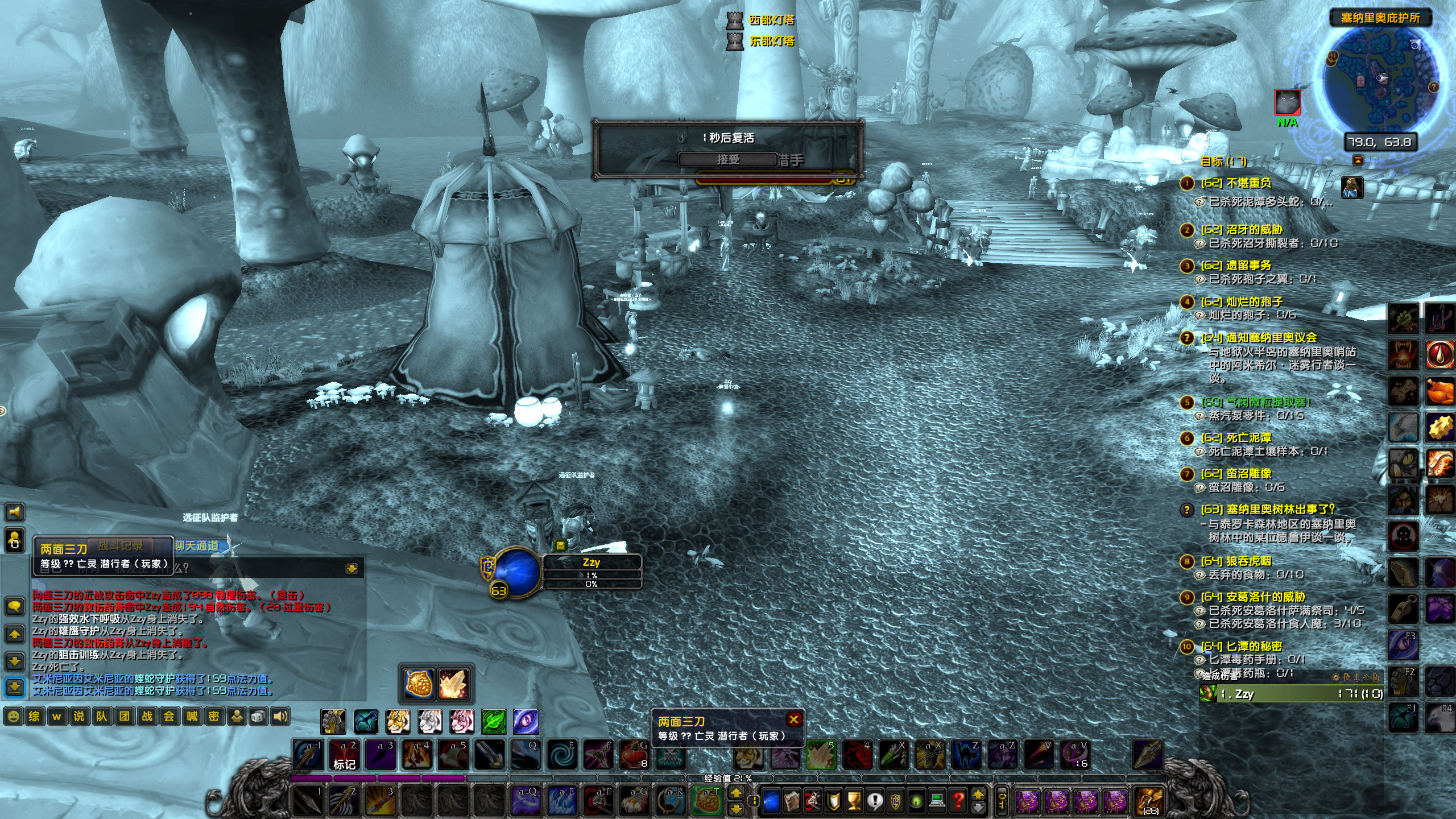The height and width of the screenshot is (819, 1456).
Task: Switch to the 聊天通道 chat tab
Action: [197, 546]
